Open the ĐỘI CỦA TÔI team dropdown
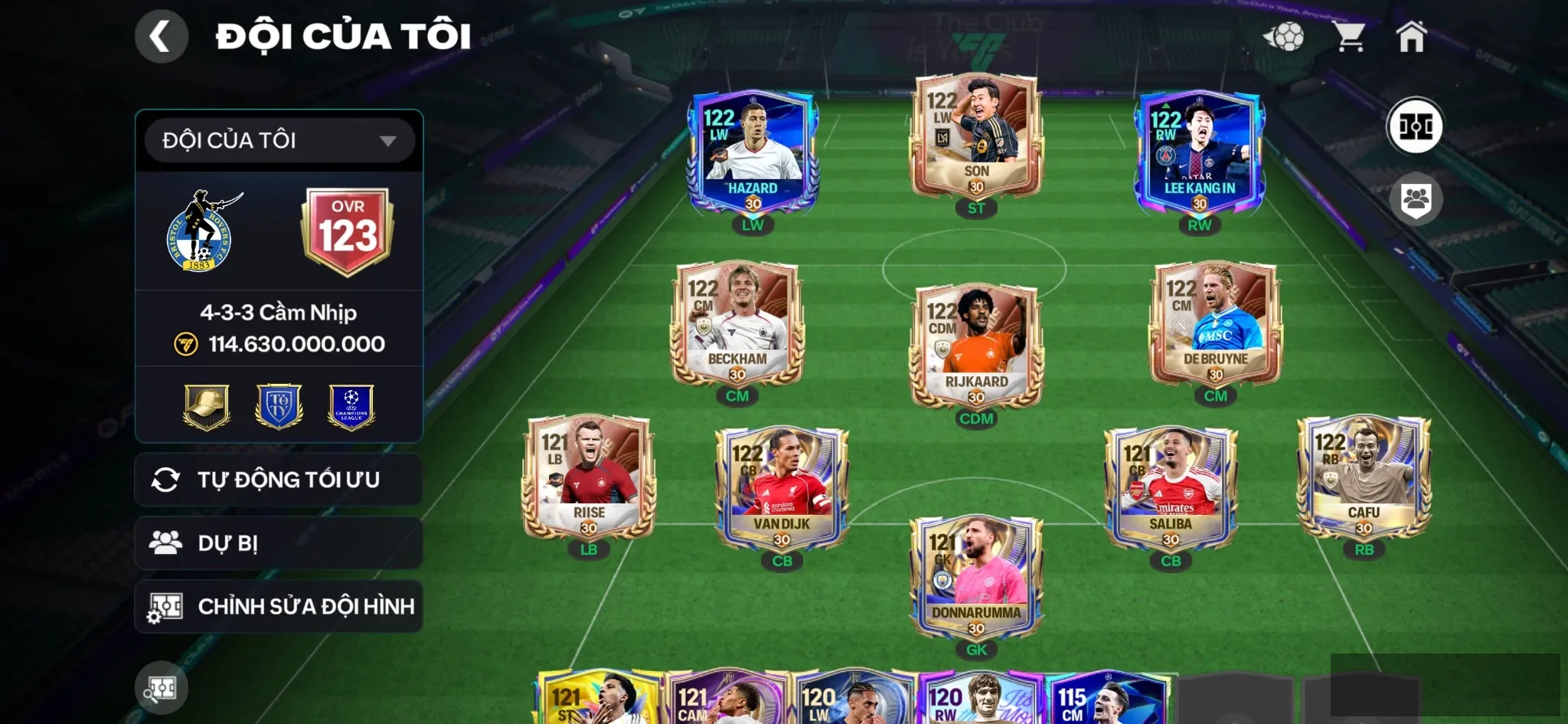 (279, 139)
